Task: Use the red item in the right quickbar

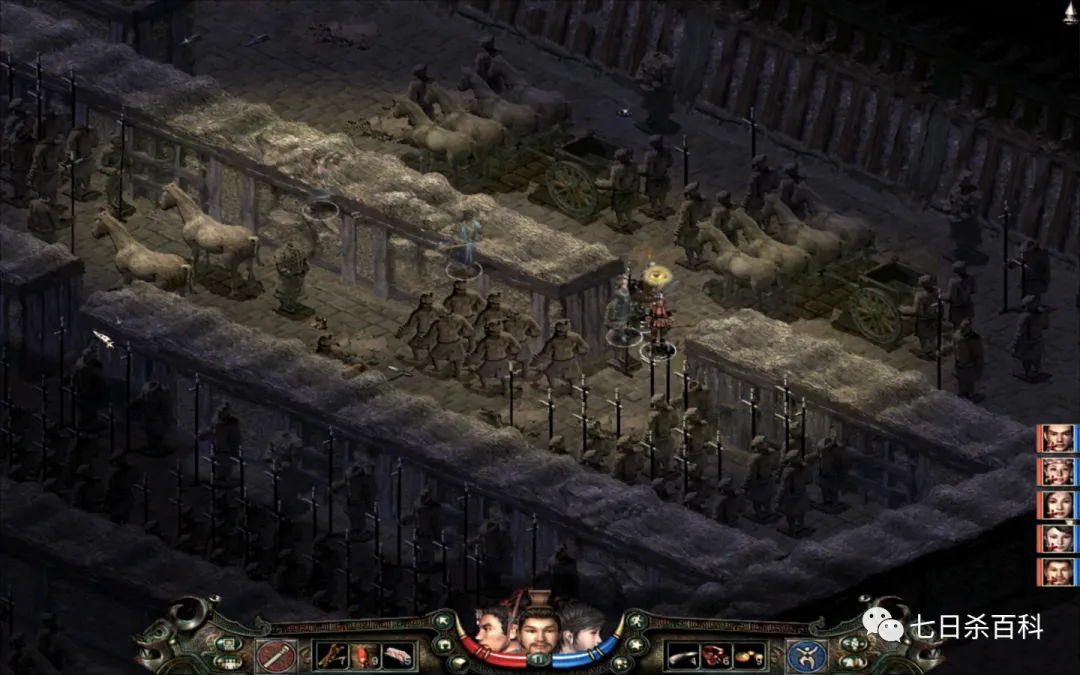Action: pyautogui.click(x=715, y=656)
